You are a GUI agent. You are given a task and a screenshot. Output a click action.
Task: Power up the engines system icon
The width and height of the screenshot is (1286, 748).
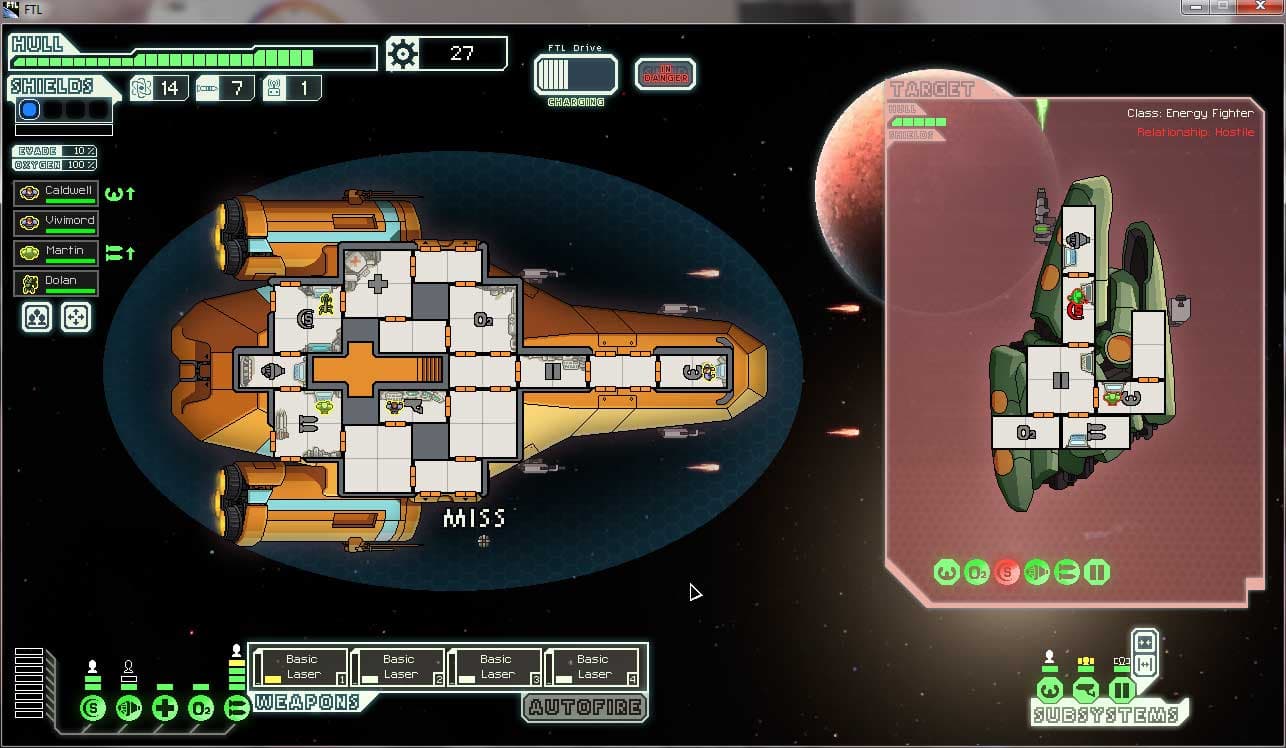click(x=129, y=709)
